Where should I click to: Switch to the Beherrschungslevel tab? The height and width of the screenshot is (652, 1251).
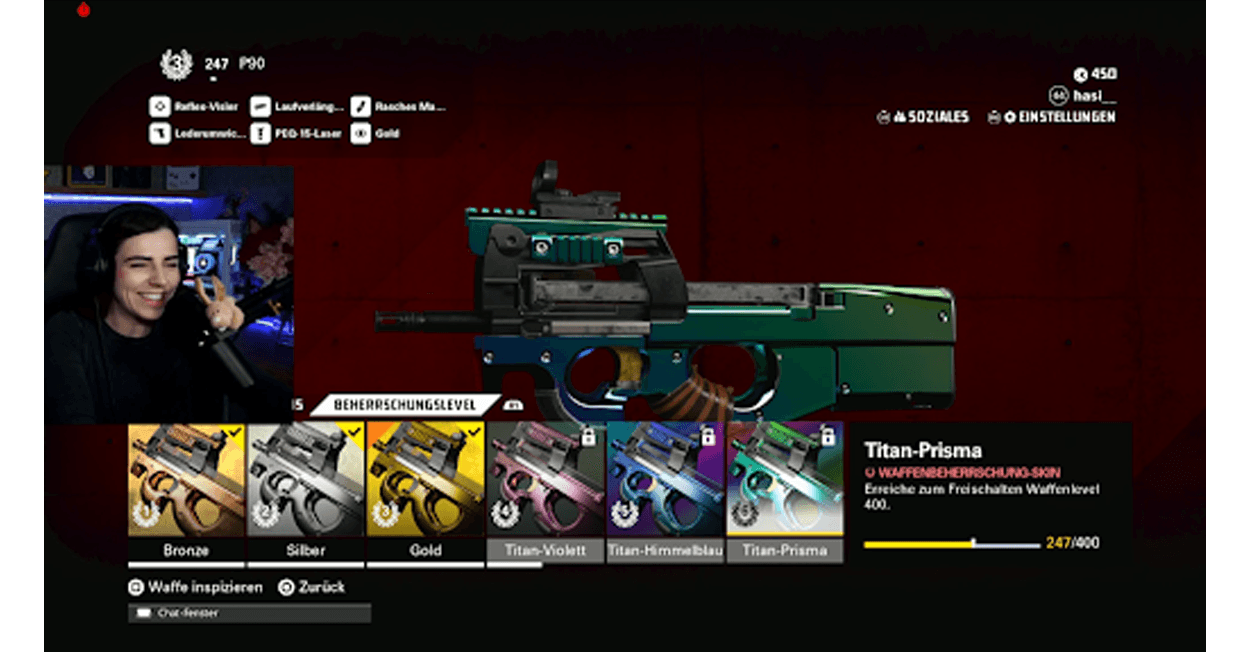coord(405,405)
